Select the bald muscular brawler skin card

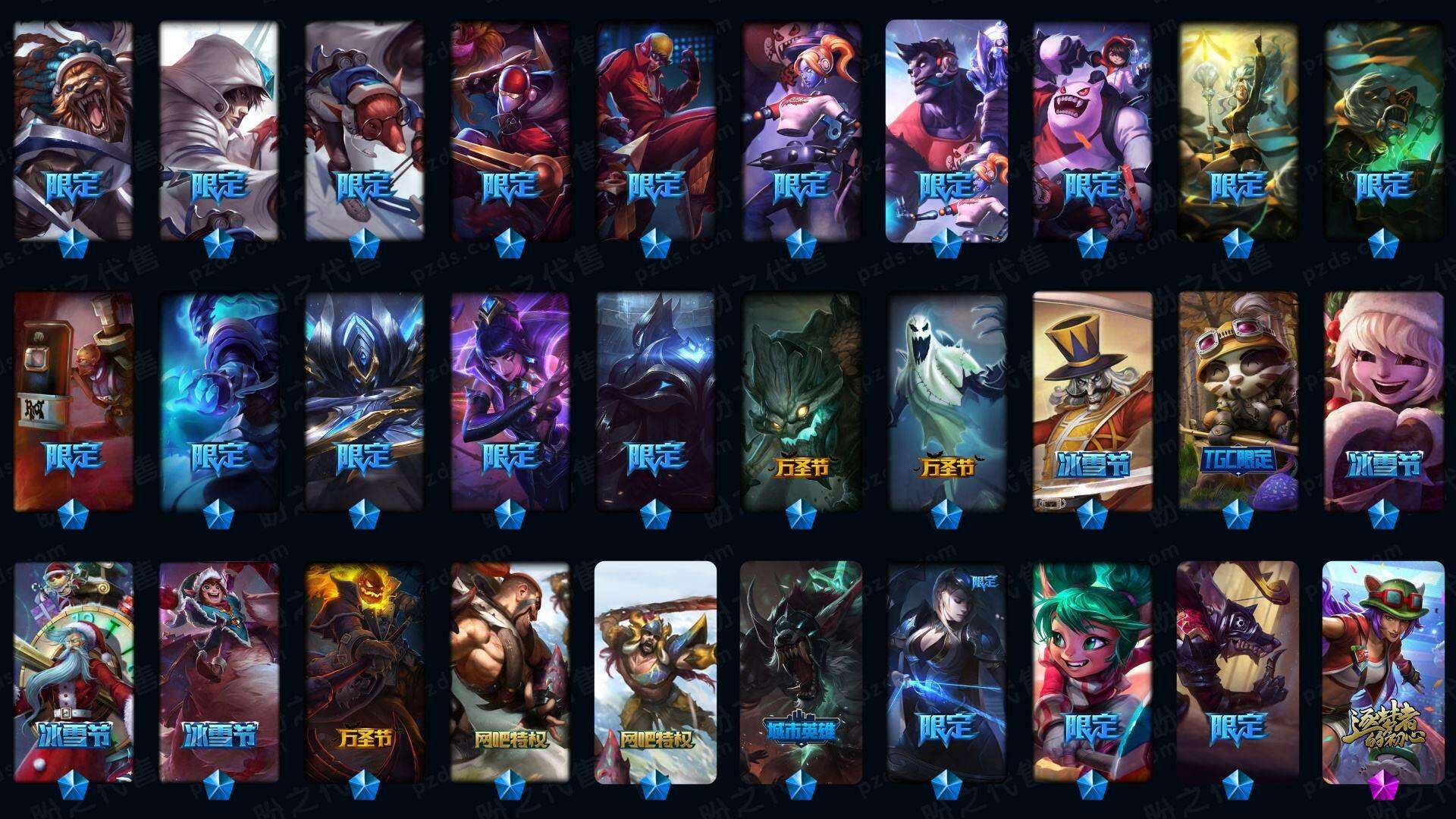510,671
